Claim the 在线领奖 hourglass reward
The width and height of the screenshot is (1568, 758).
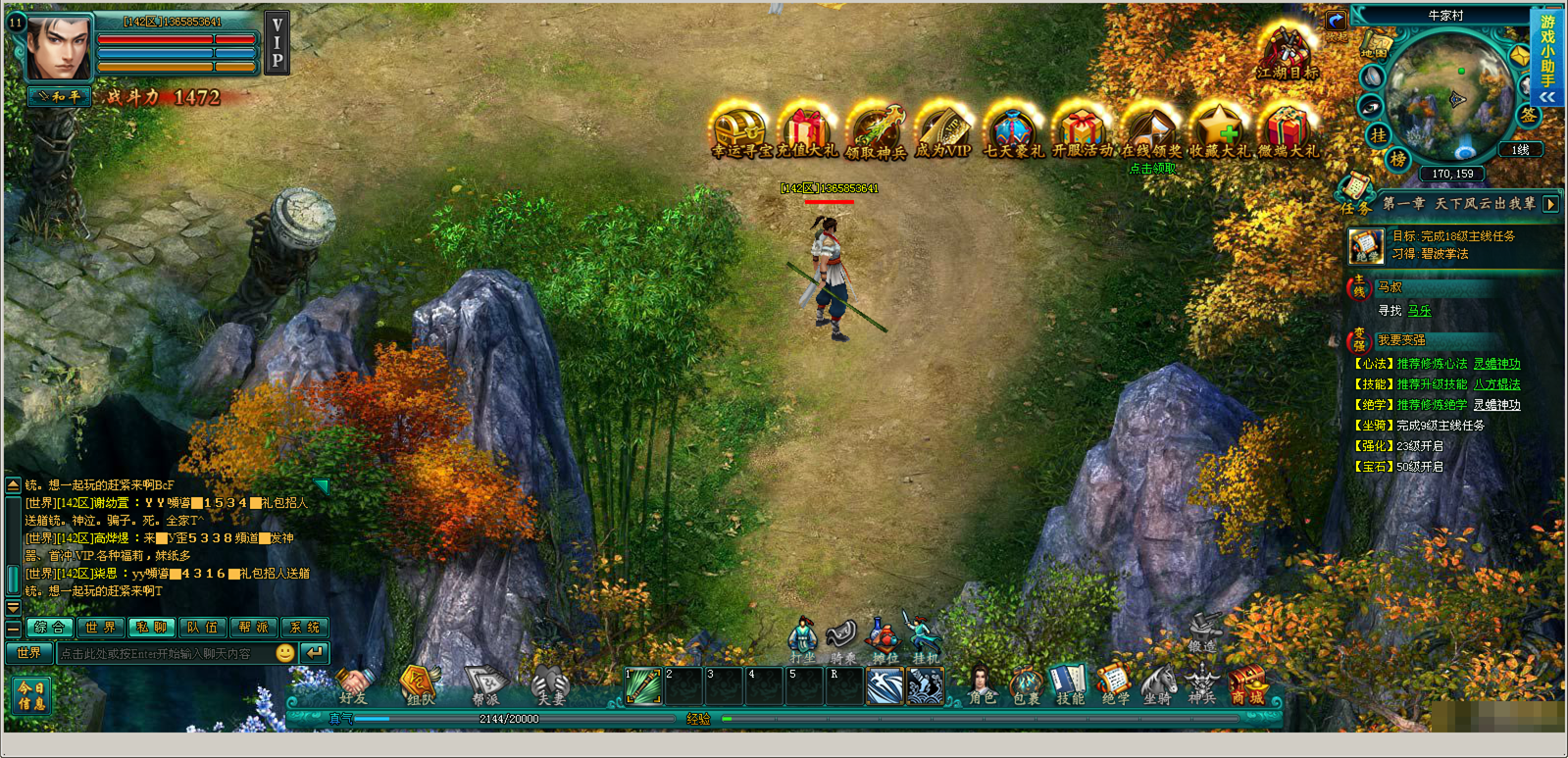coord(1150,129)
